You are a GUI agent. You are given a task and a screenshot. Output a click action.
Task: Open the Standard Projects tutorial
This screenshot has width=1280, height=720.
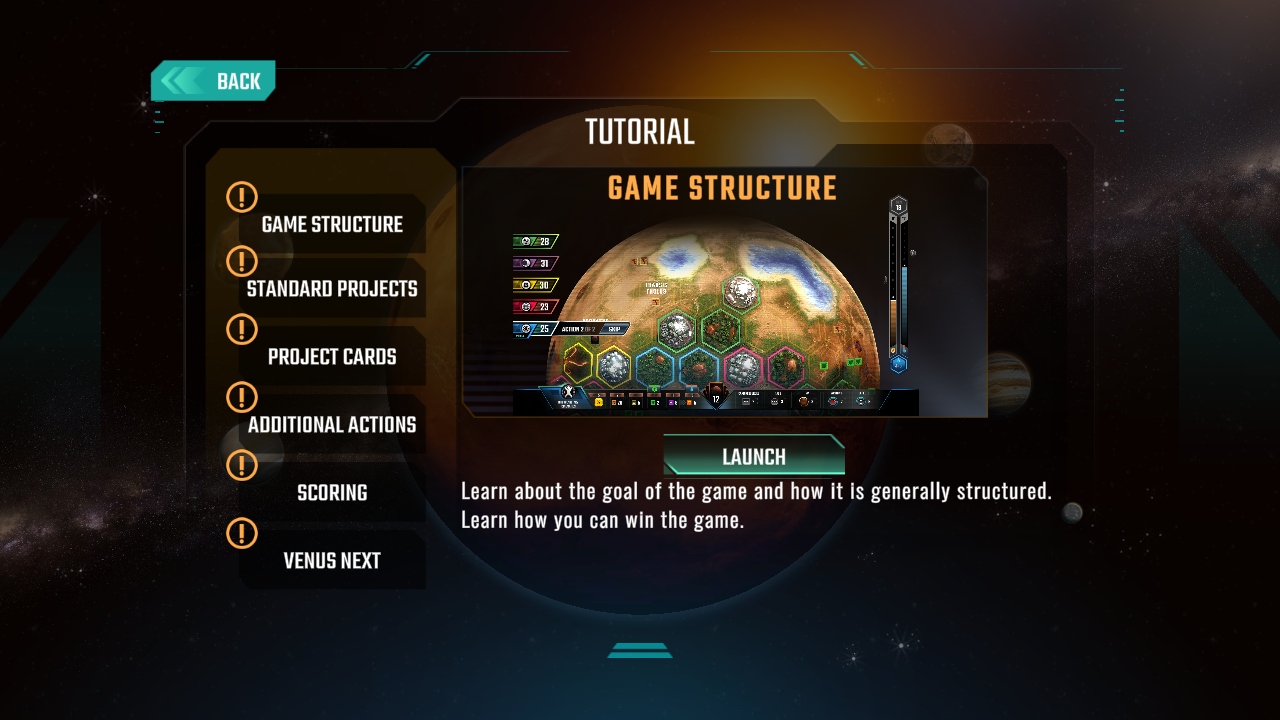332,289
